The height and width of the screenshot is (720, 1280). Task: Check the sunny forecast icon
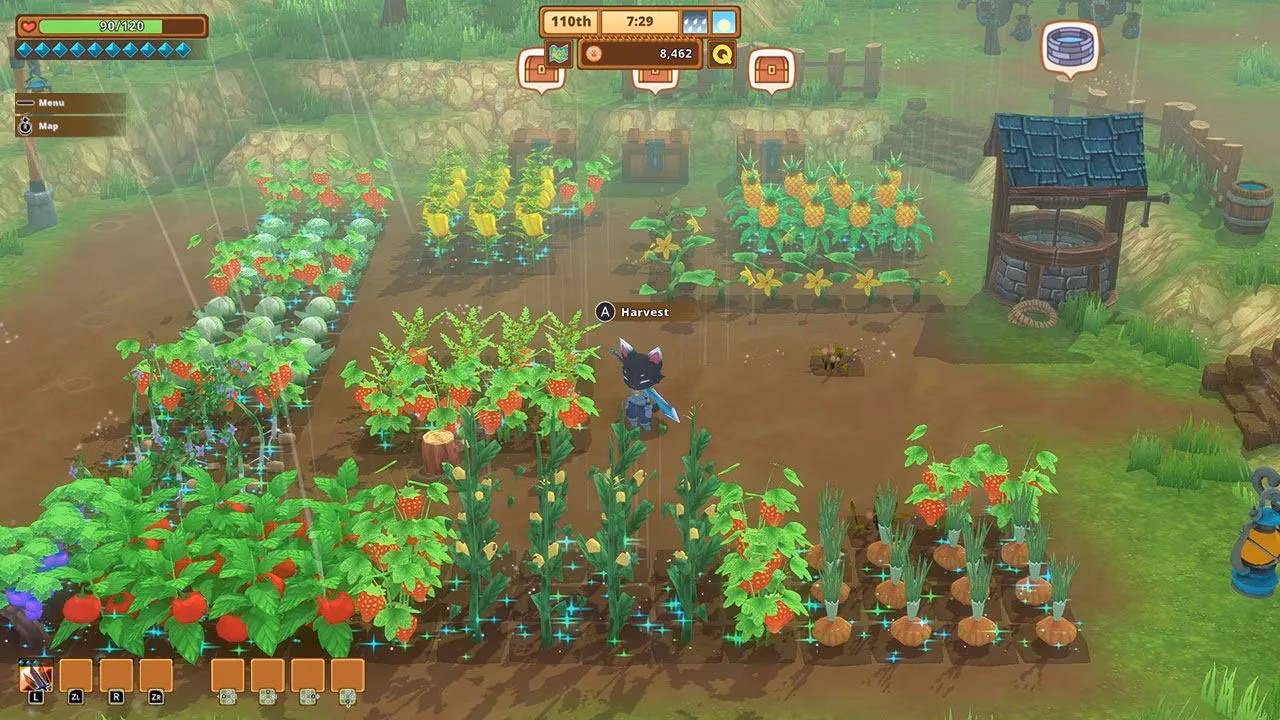(722, 22)
